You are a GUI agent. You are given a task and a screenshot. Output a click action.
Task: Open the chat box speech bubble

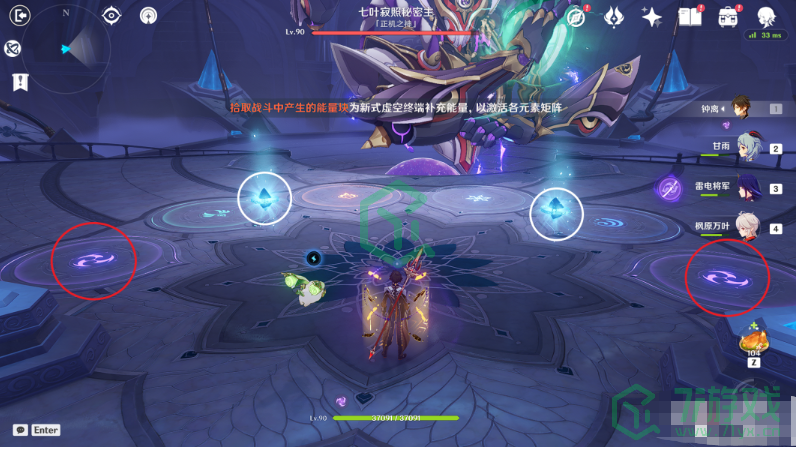(20, 430)
